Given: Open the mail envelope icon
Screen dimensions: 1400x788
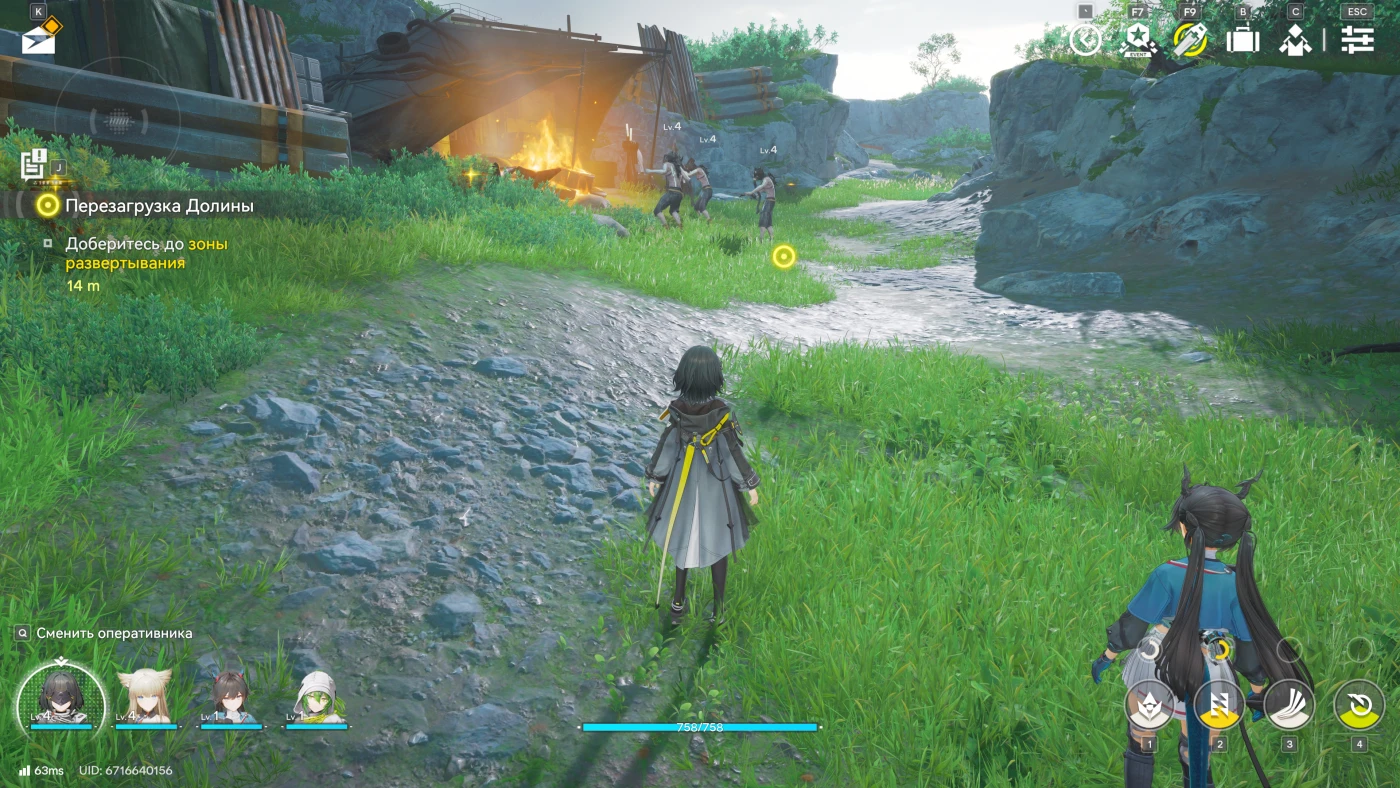Looking at the screenshot, I should pos(39,40).
